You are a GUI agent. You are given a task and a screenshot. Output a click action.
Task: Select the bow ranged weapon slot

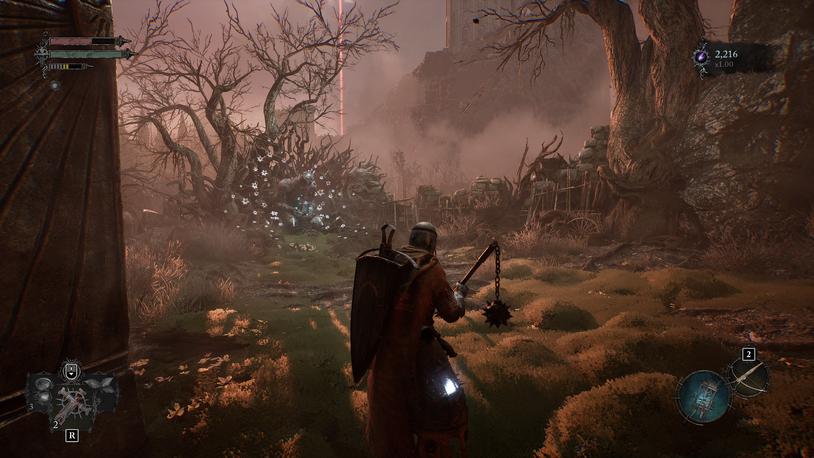[748, 377]
